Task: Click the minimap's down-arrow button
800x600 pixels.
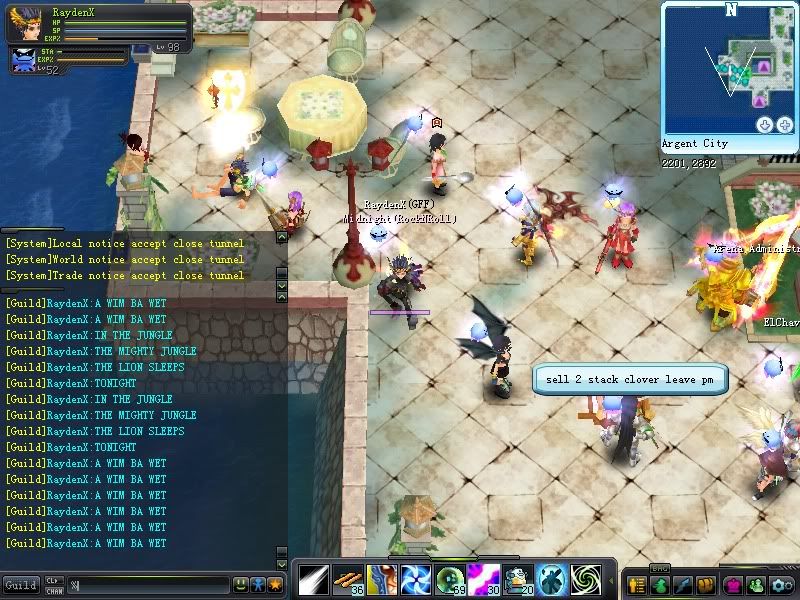Action: [765, 125]
